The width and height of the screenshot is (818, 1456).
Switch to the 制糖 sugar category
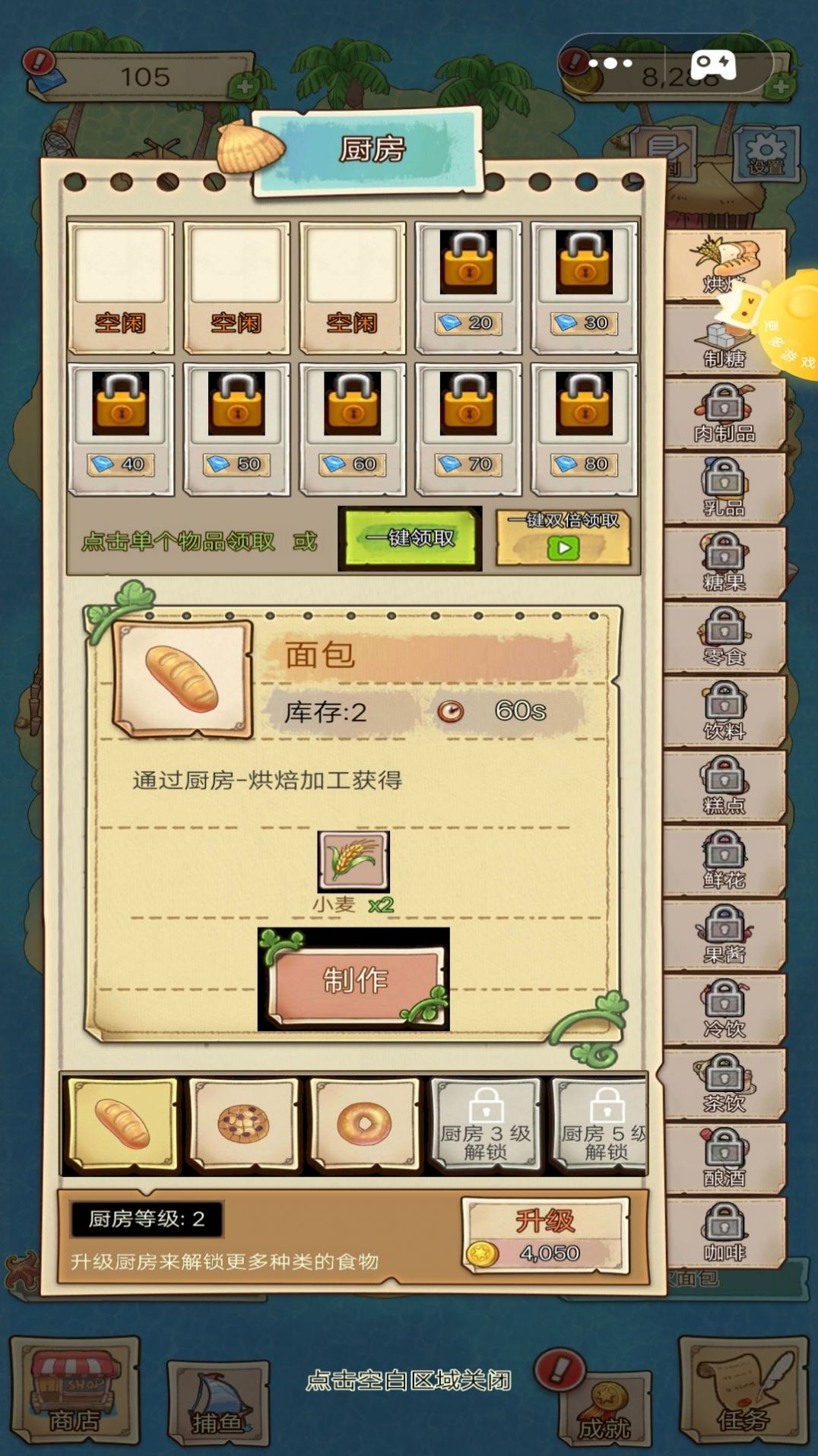click(x=723, y=342)
